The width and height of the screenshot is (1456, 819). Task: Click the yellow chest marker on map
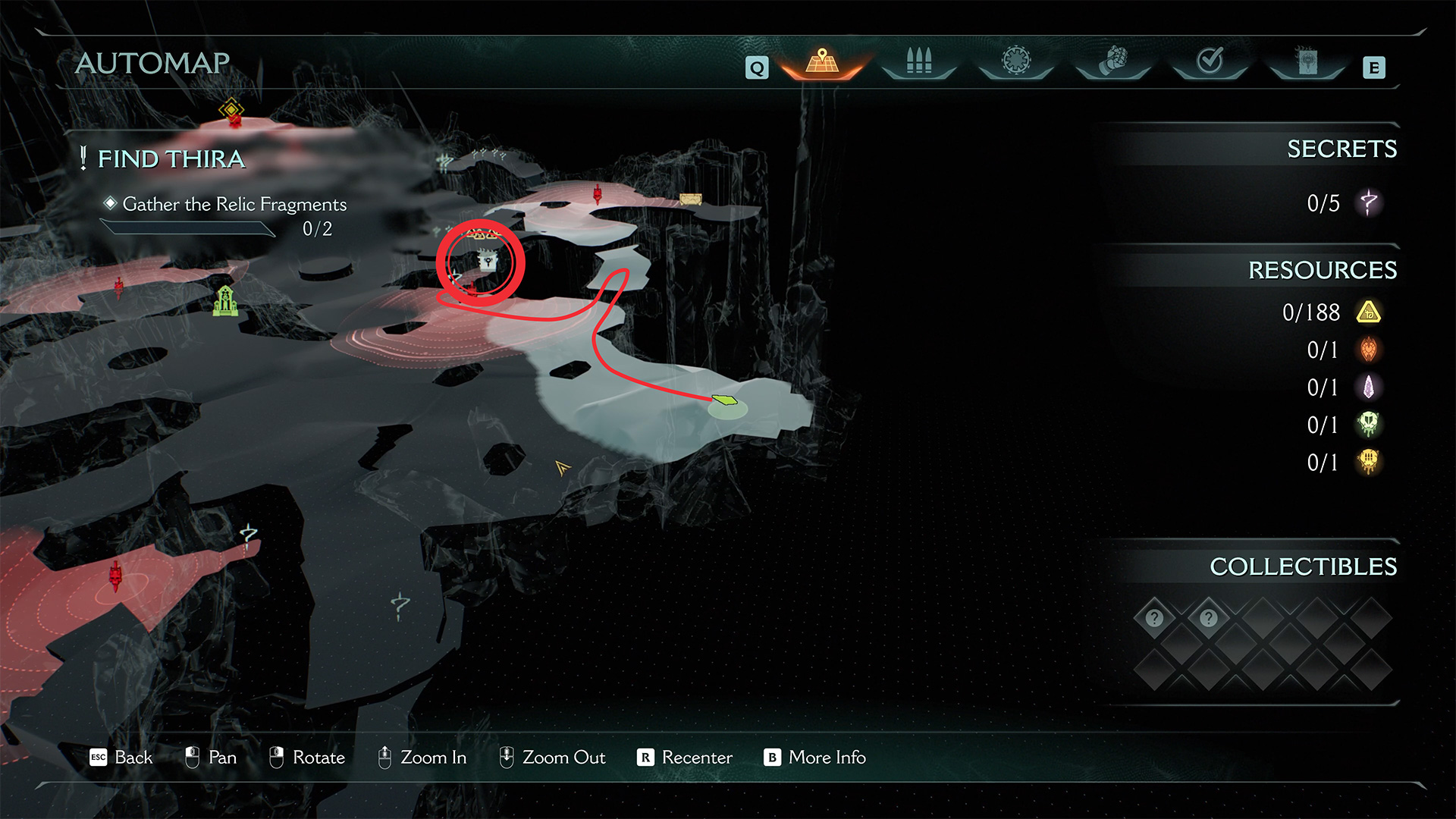[x=690, y=199]
